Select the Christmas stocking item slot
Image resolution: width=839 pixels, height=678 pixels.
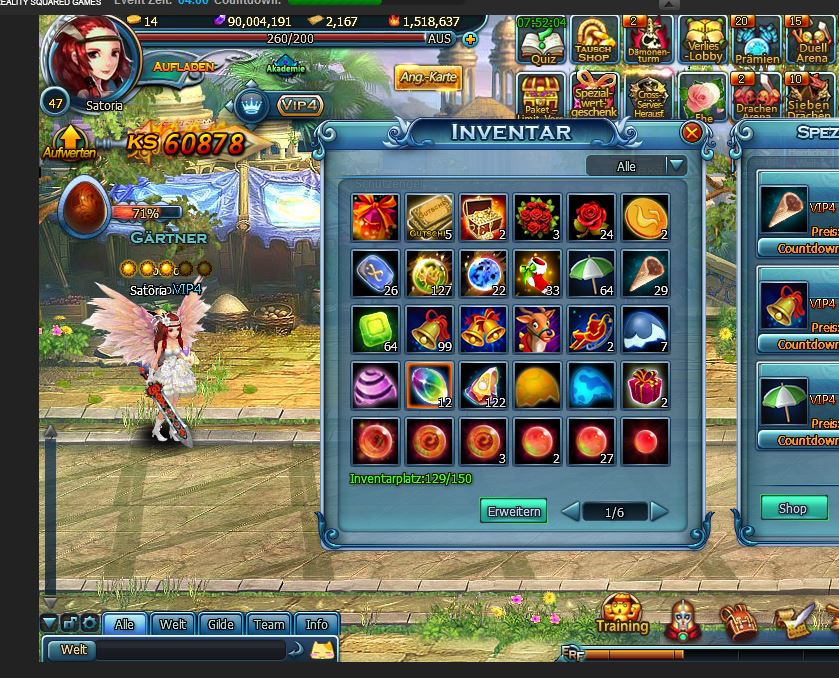(x=537, y=274)
